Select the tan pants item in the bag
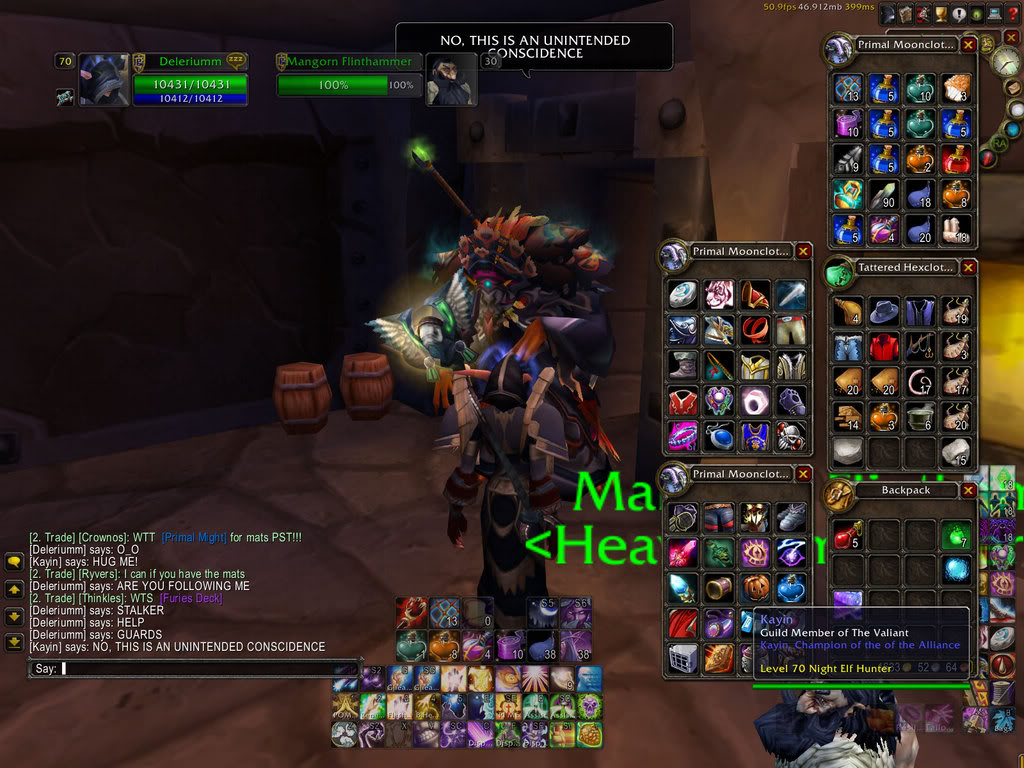Viewport: 1024px width, 768px height. click(x=792, y=329)
